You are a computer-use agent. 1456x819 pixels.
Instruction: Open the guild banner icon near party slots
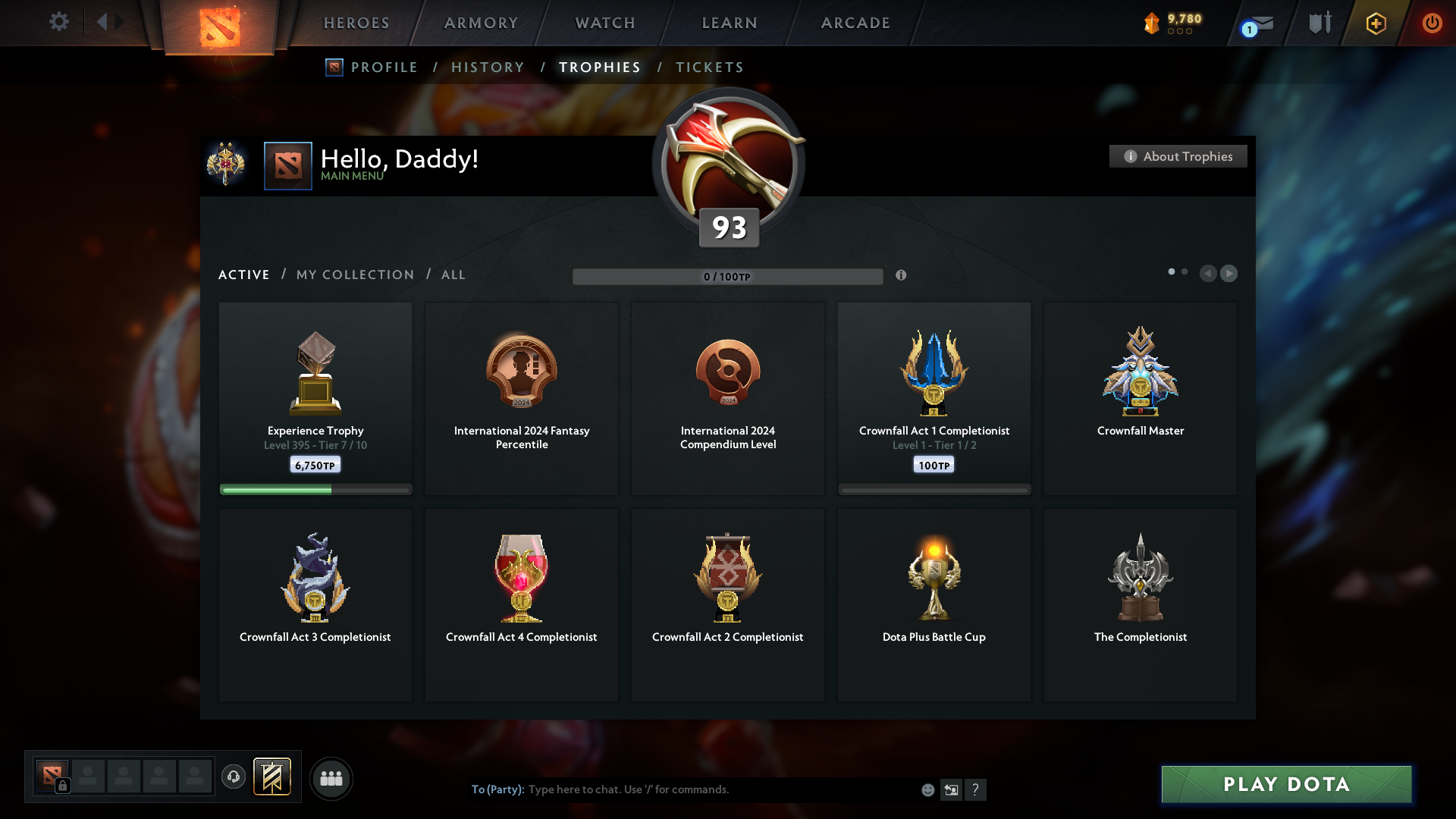[273, 777]
